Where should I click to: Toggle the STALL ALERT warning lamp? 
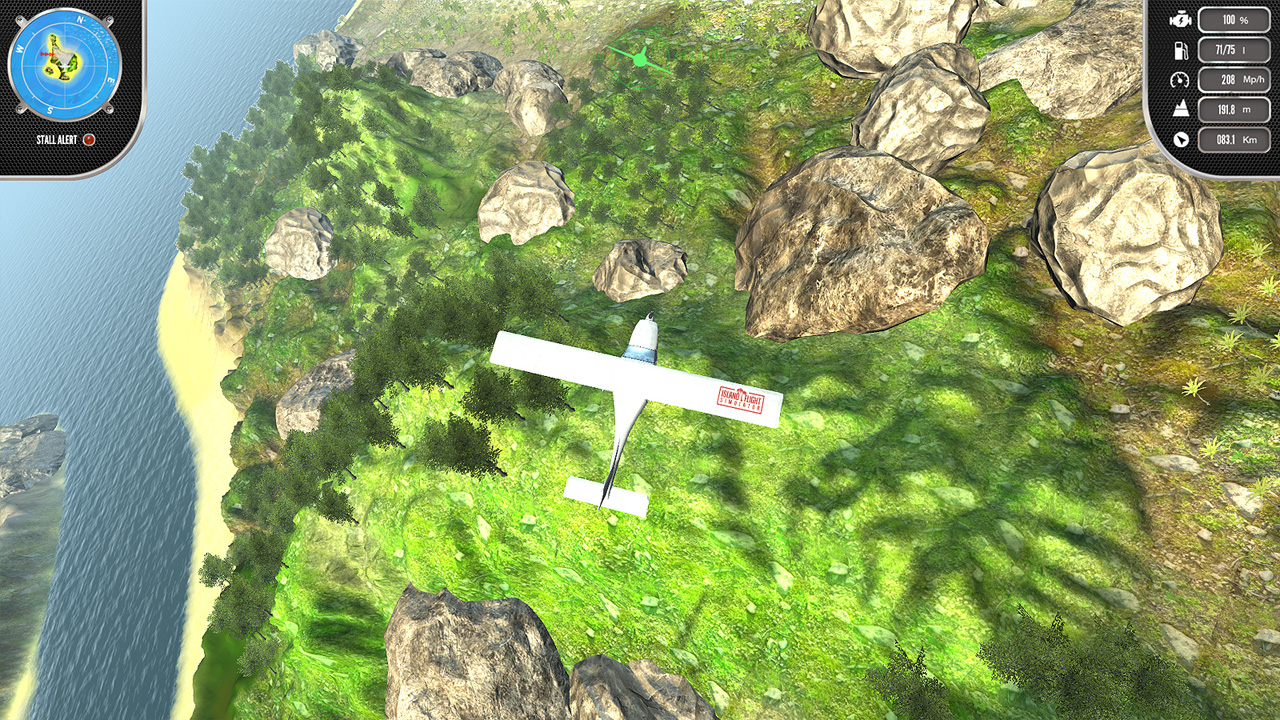point(88,138)
